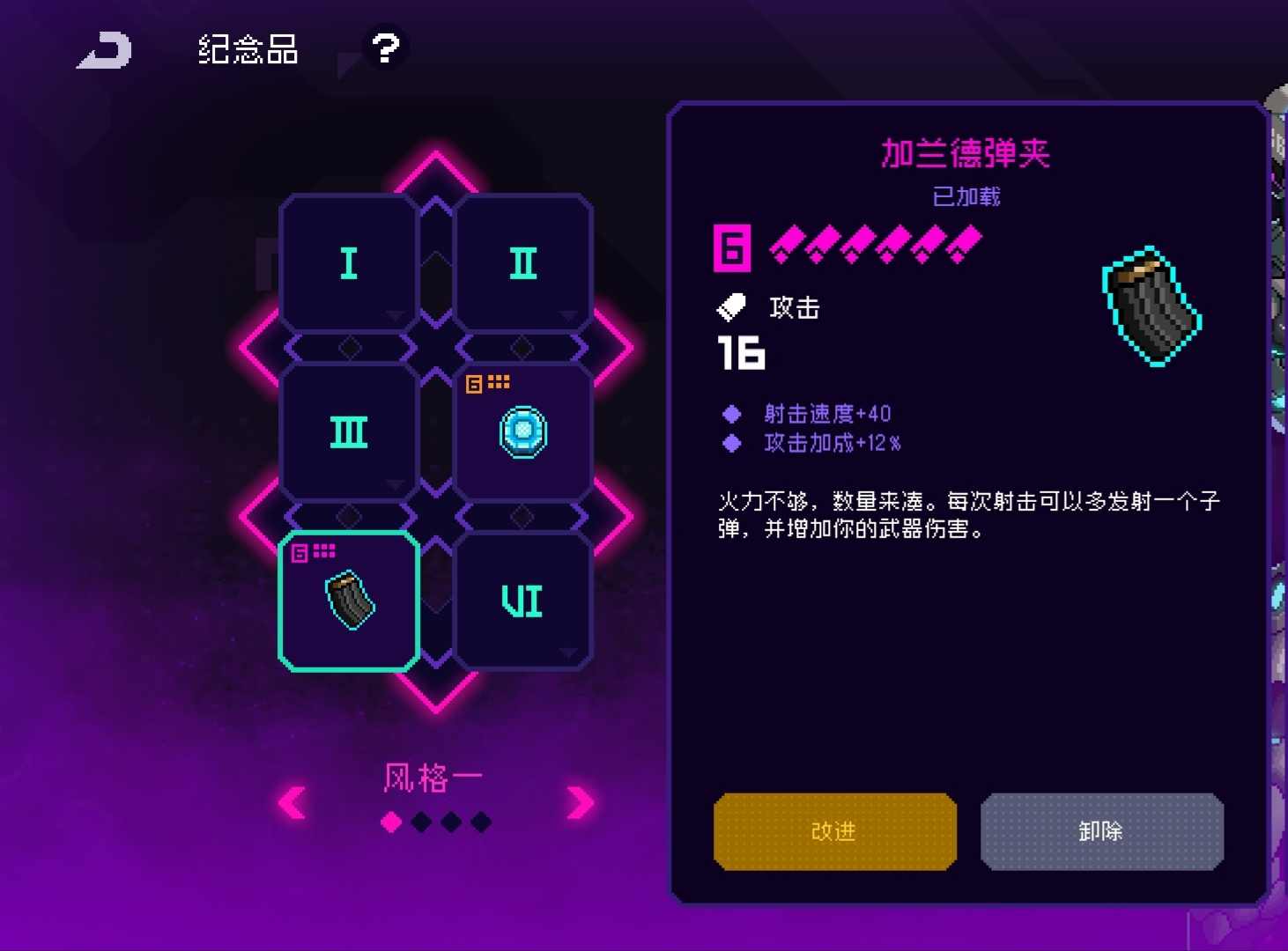This screenshot has height=951, width=1288.
Task: Expand slot VI with its disclosure triangle
Action: pyautogui.click(x=570, y=655)
